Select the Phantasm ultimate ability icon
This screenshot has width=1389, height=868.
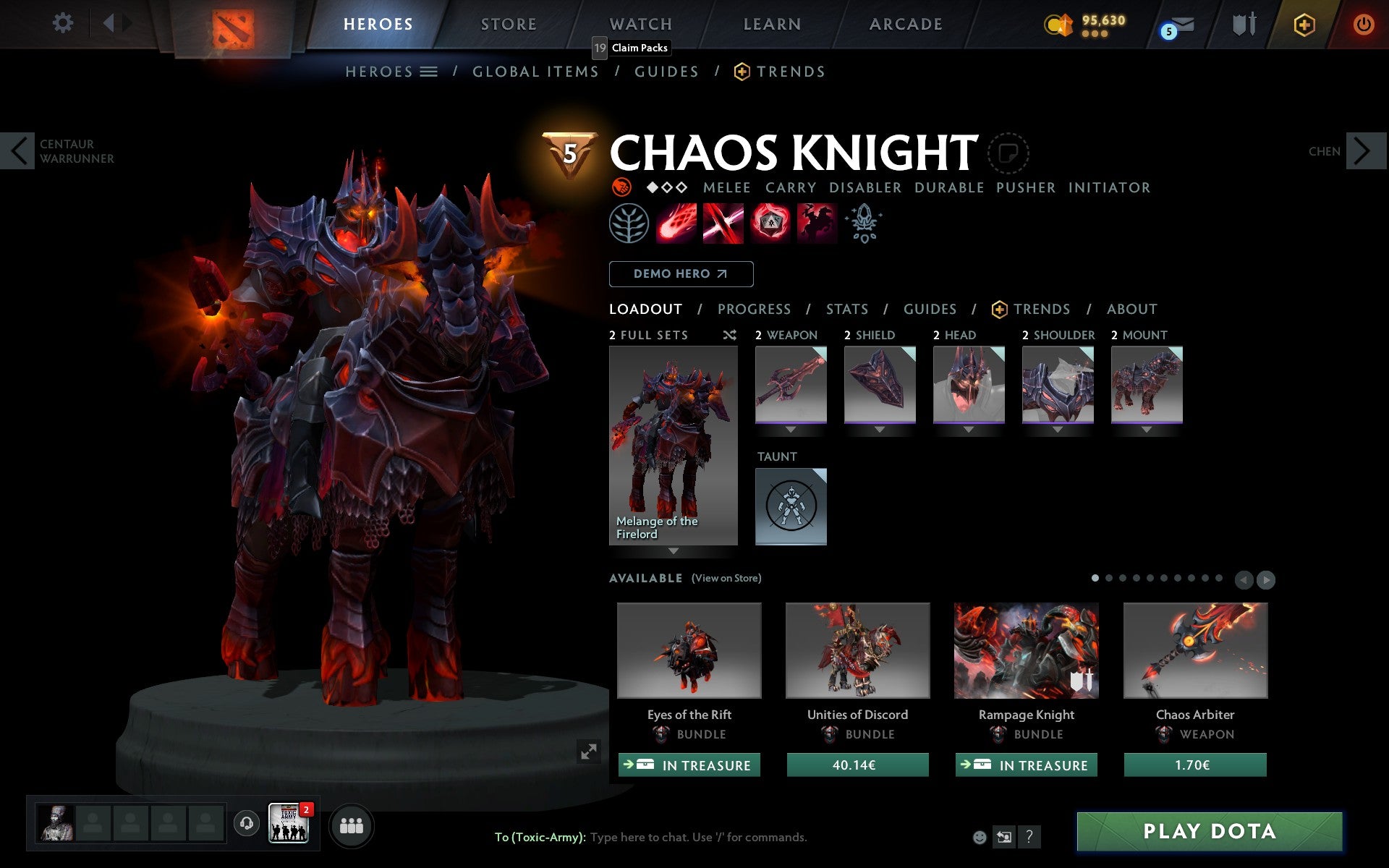click(817, 223)
